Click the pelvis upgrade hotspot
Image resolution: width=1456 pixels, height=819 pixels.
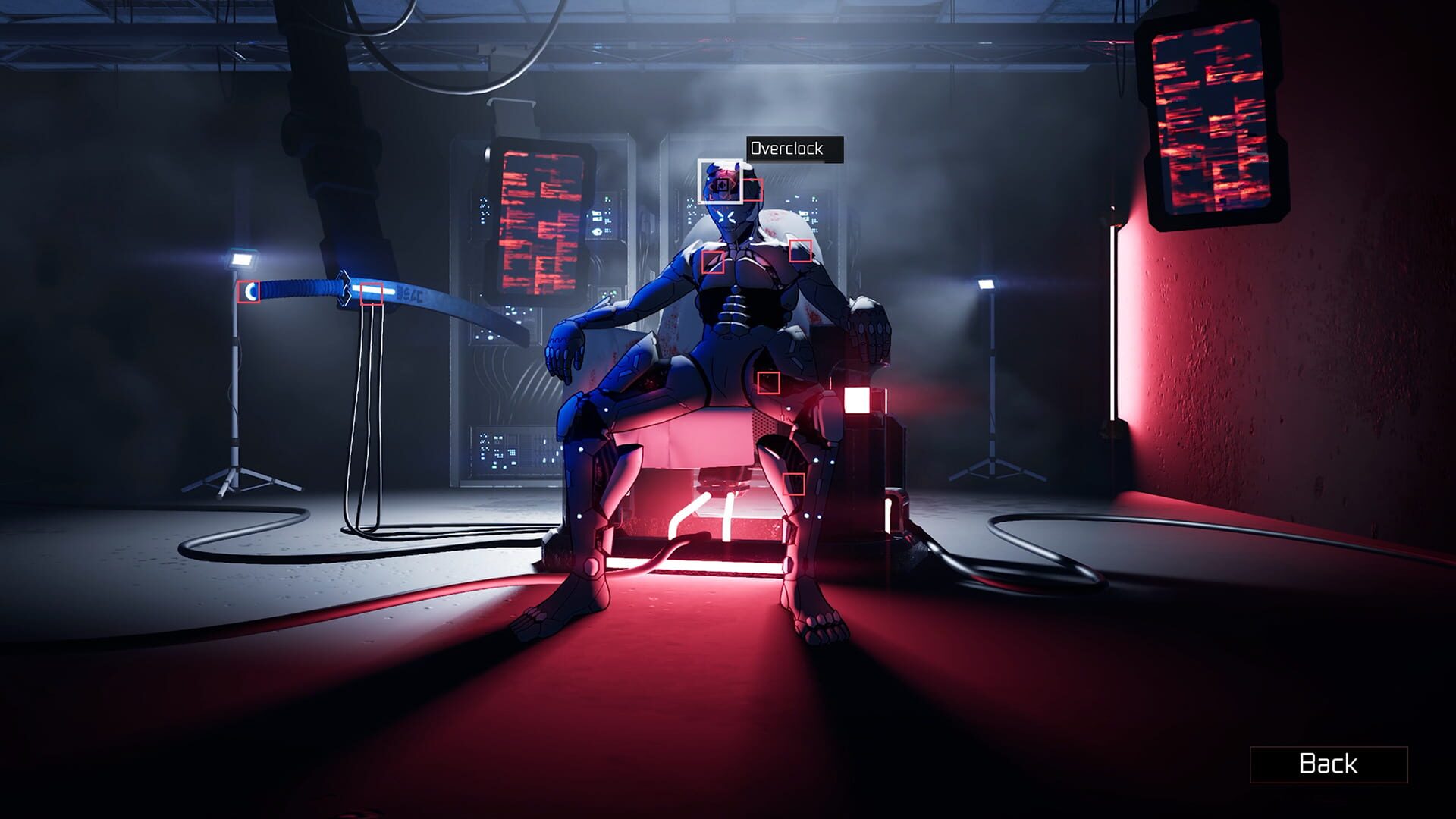coord(768,384)
